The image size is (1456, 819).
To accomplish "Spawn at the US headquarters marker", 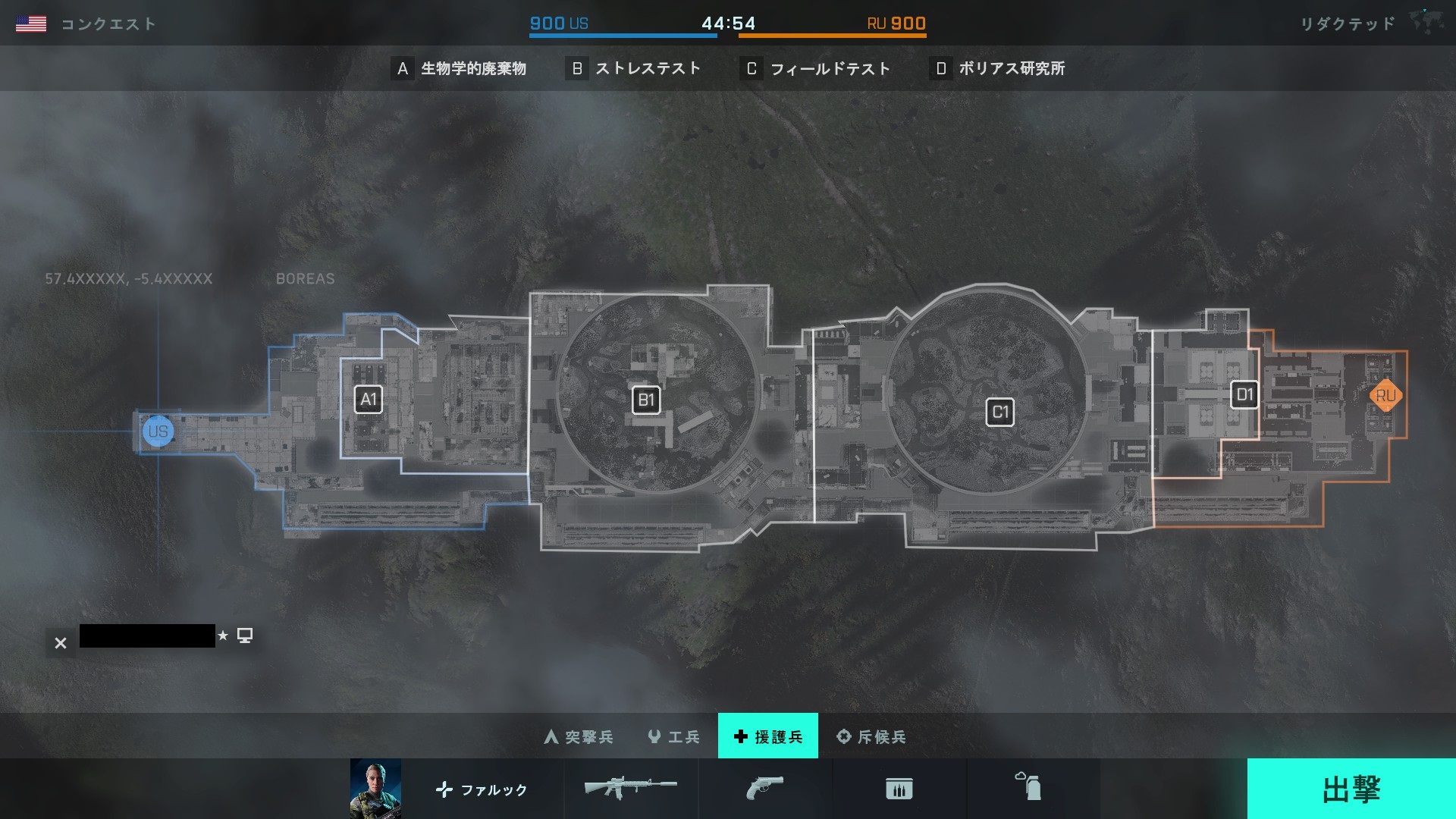I will point(158,431).
